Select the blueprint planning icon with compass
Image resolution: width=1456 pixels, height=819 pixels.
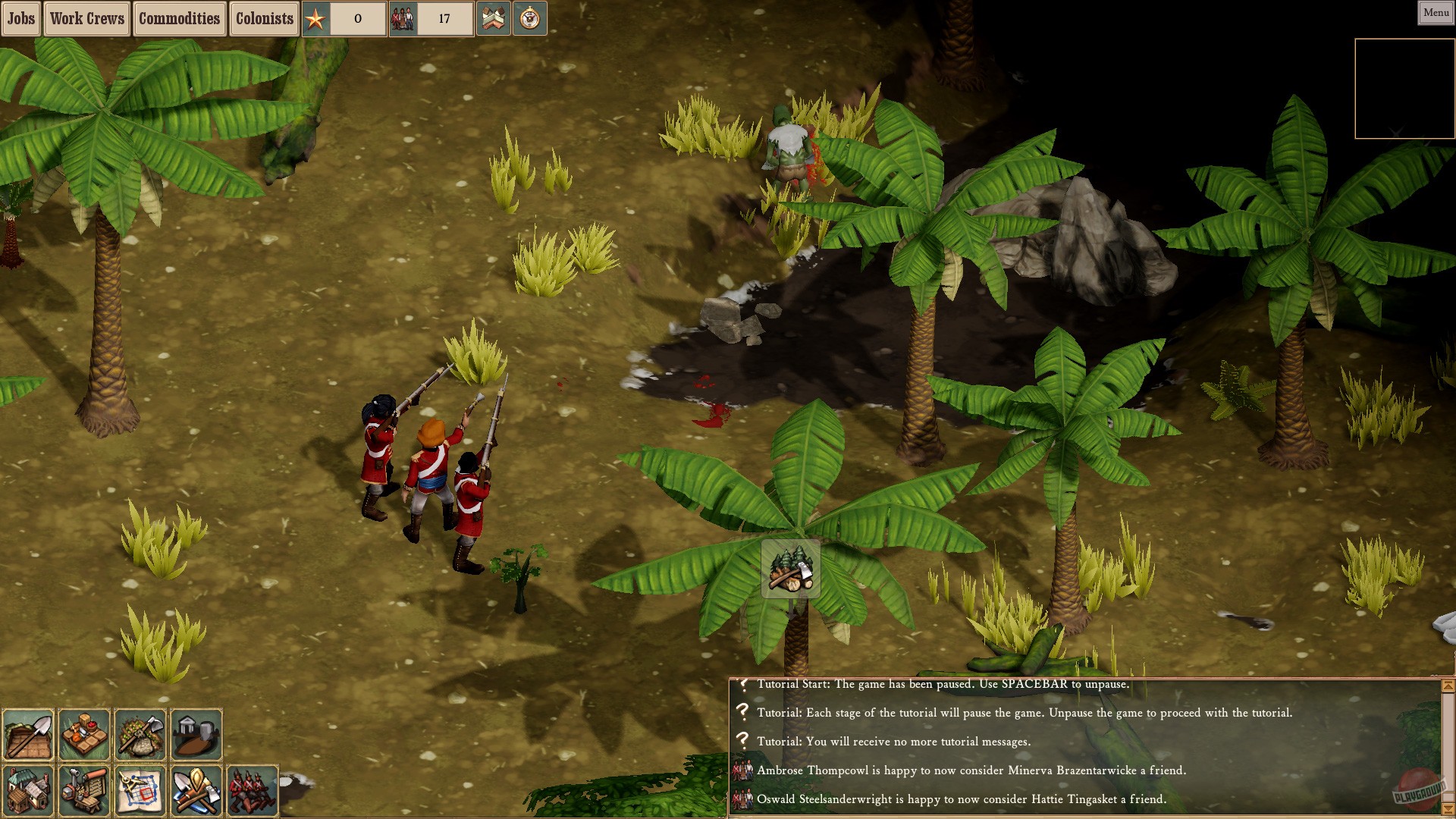[140, 789]
